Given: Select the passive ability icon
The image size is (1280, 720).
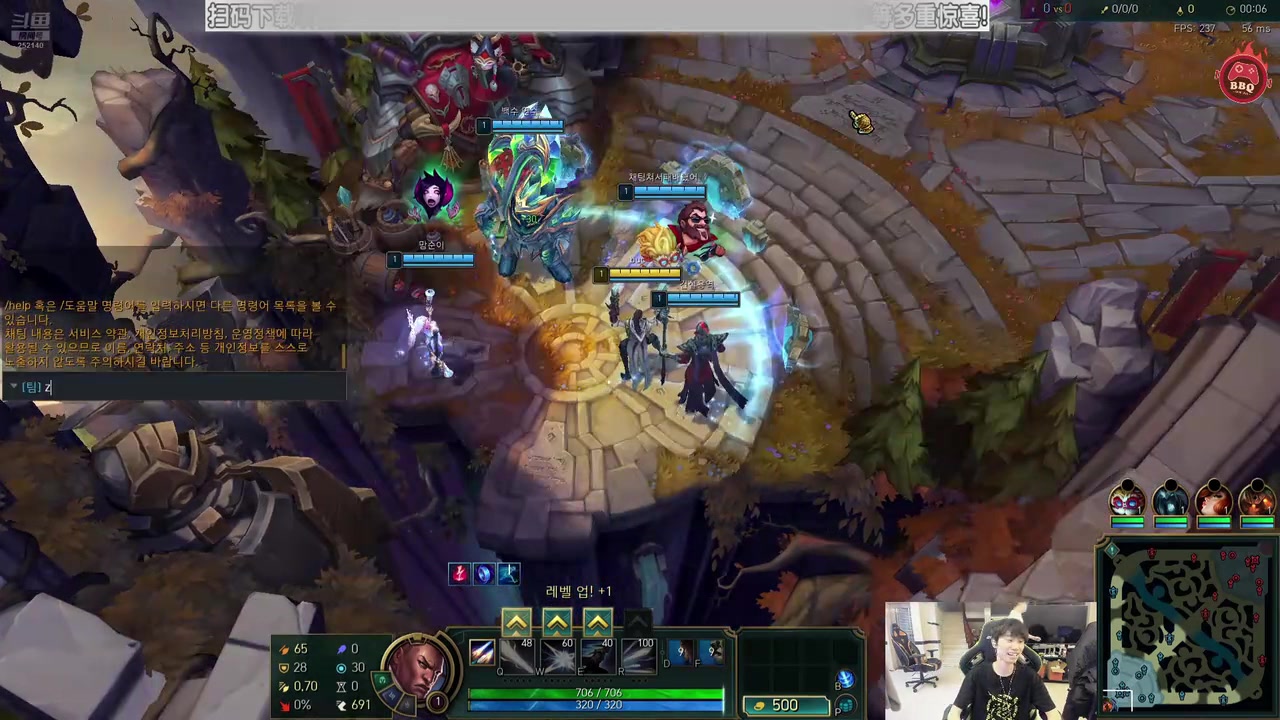Looking at the screenshot, I should (x=482, y=653).
